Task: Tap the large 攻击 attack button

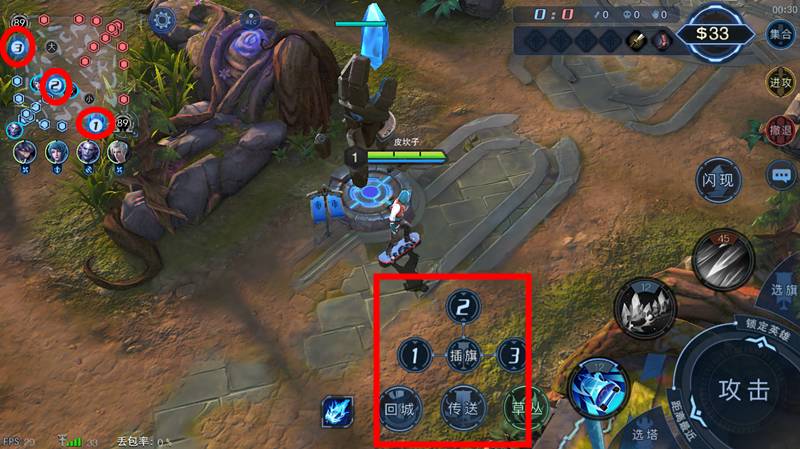Action: [744, 389]
